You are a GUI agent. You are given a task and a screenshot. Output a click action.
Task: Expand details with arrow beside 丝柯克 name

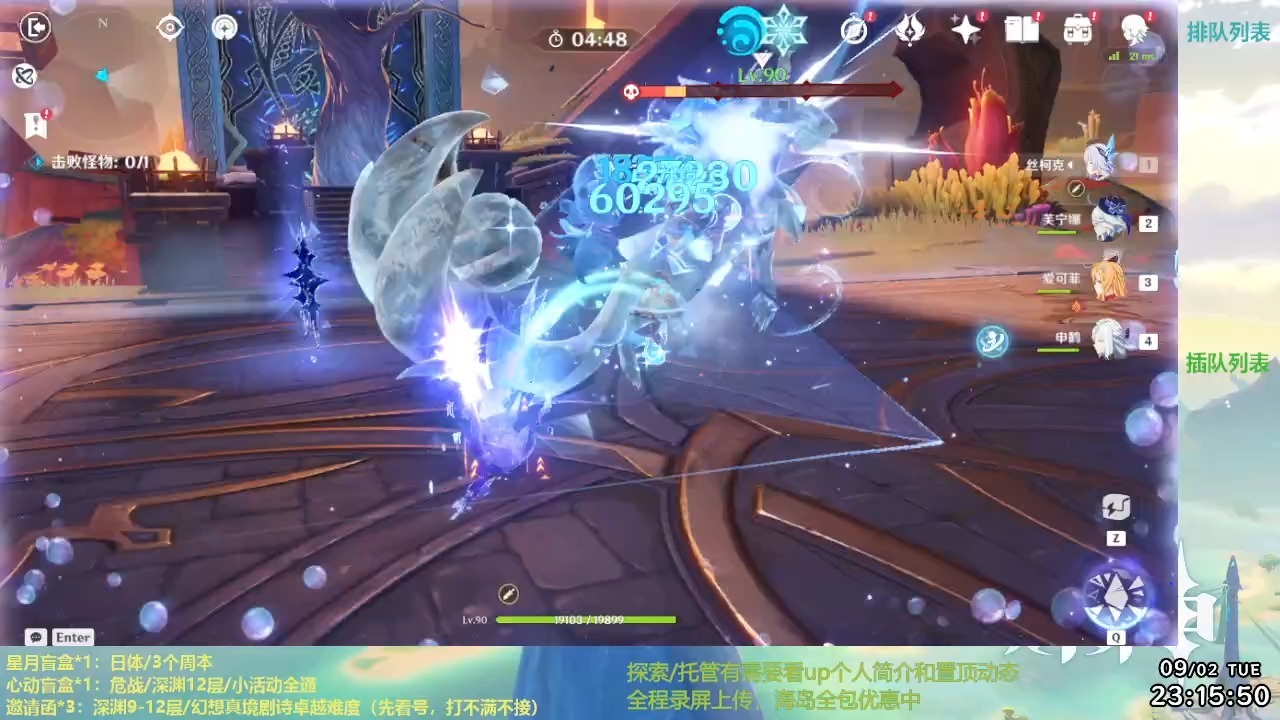pos(1068,164)
